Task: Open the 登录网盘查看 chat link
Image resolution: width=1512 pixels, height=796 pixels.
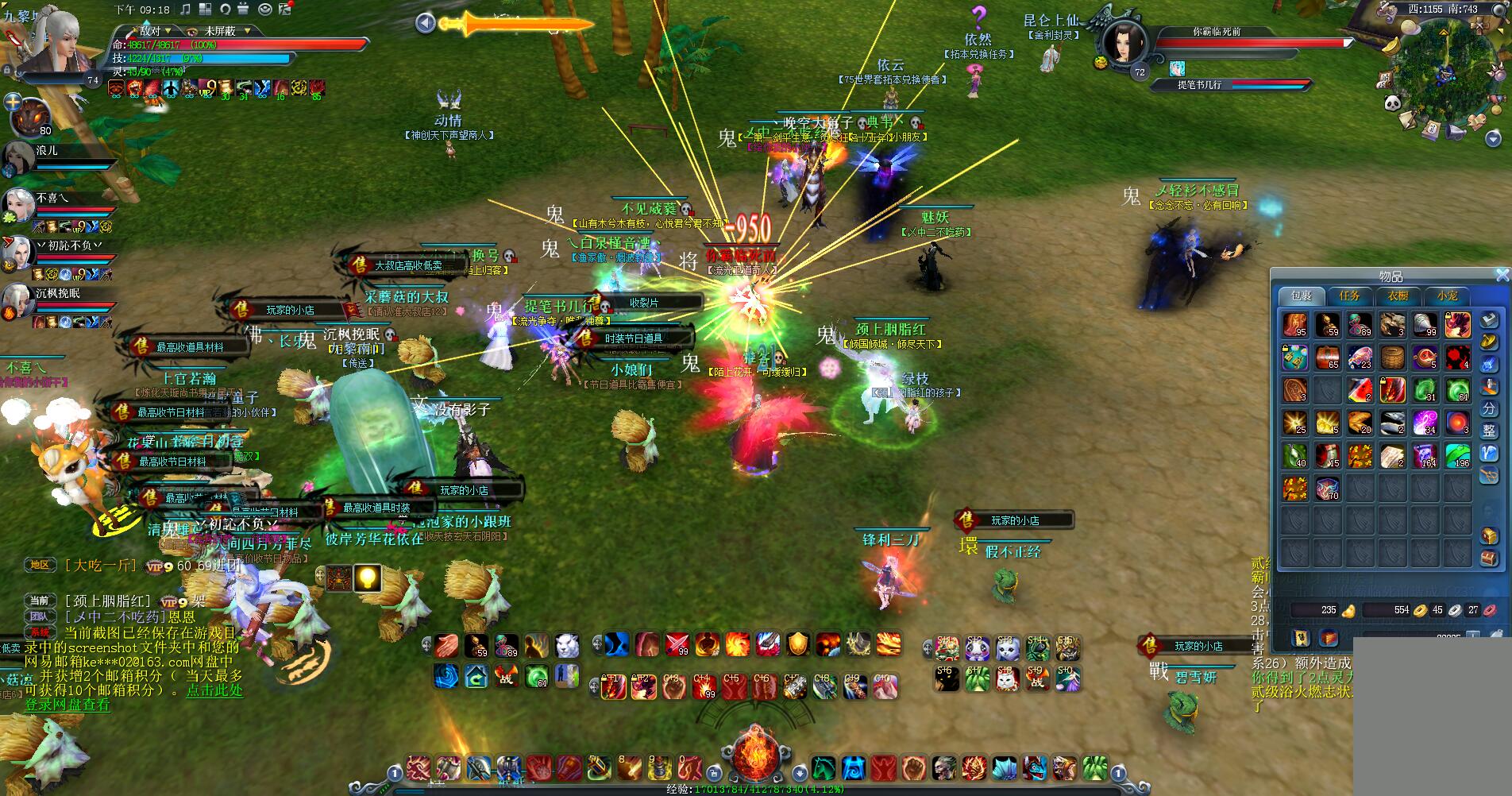Action: pyautogui.click(x=67, y=705)
